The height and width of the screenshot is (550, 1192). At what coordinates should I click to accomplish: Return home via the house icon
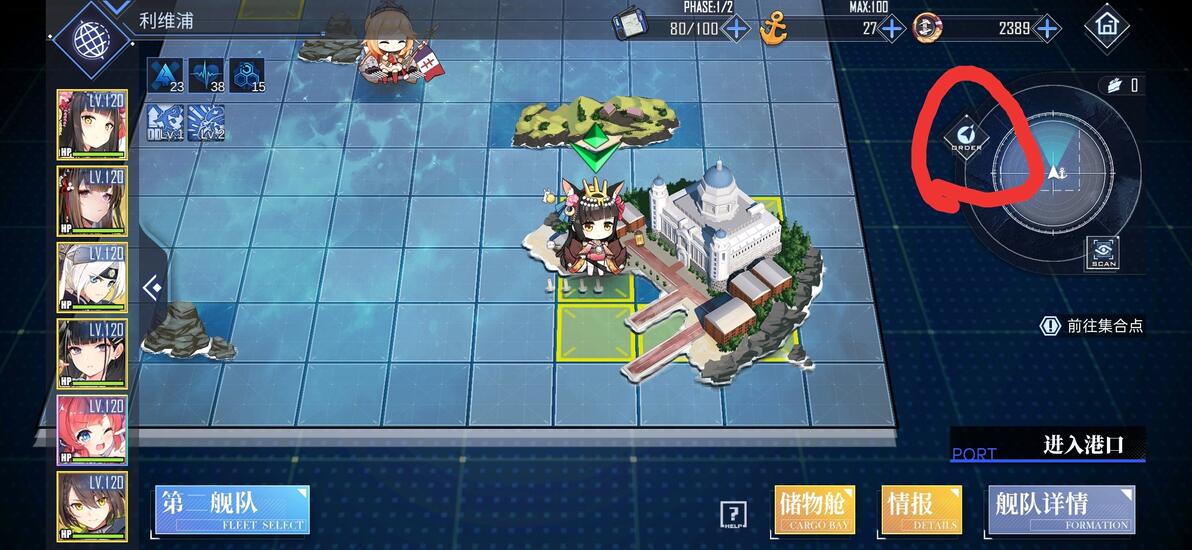point(1106,24)
